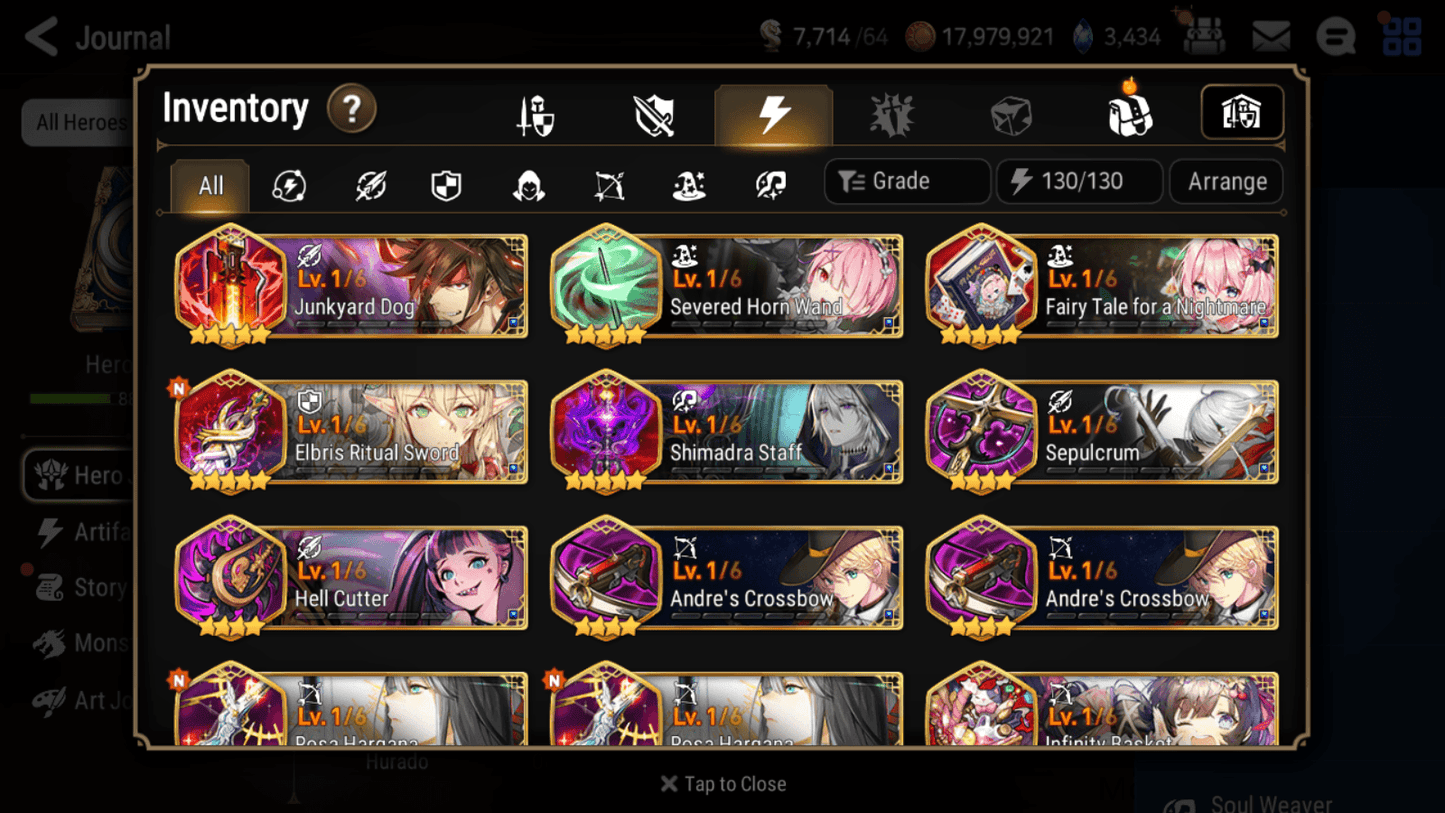Open the mail inbox icon
This screenshot has height=813, width=1445.
(1270, 35)
